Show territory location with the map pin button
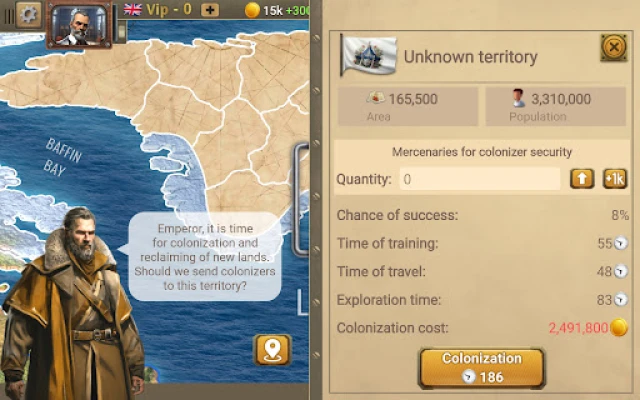The width and height of the screenshot is (640, 400). [272, 349]
